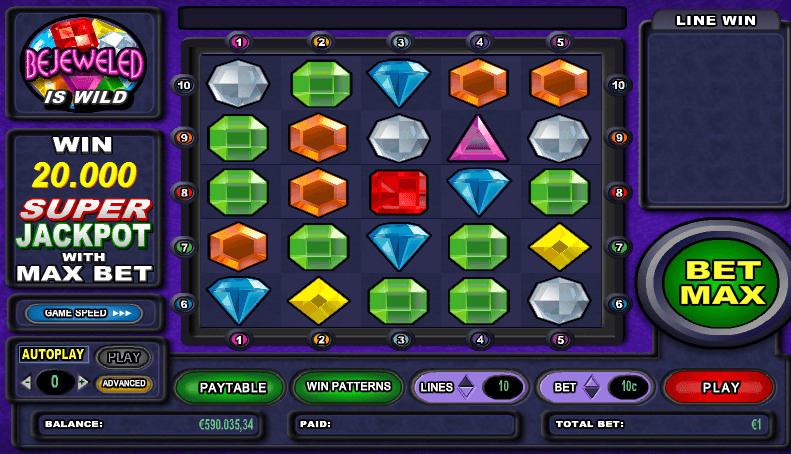Change the Bet amount stepper arrows

(591, 387)
